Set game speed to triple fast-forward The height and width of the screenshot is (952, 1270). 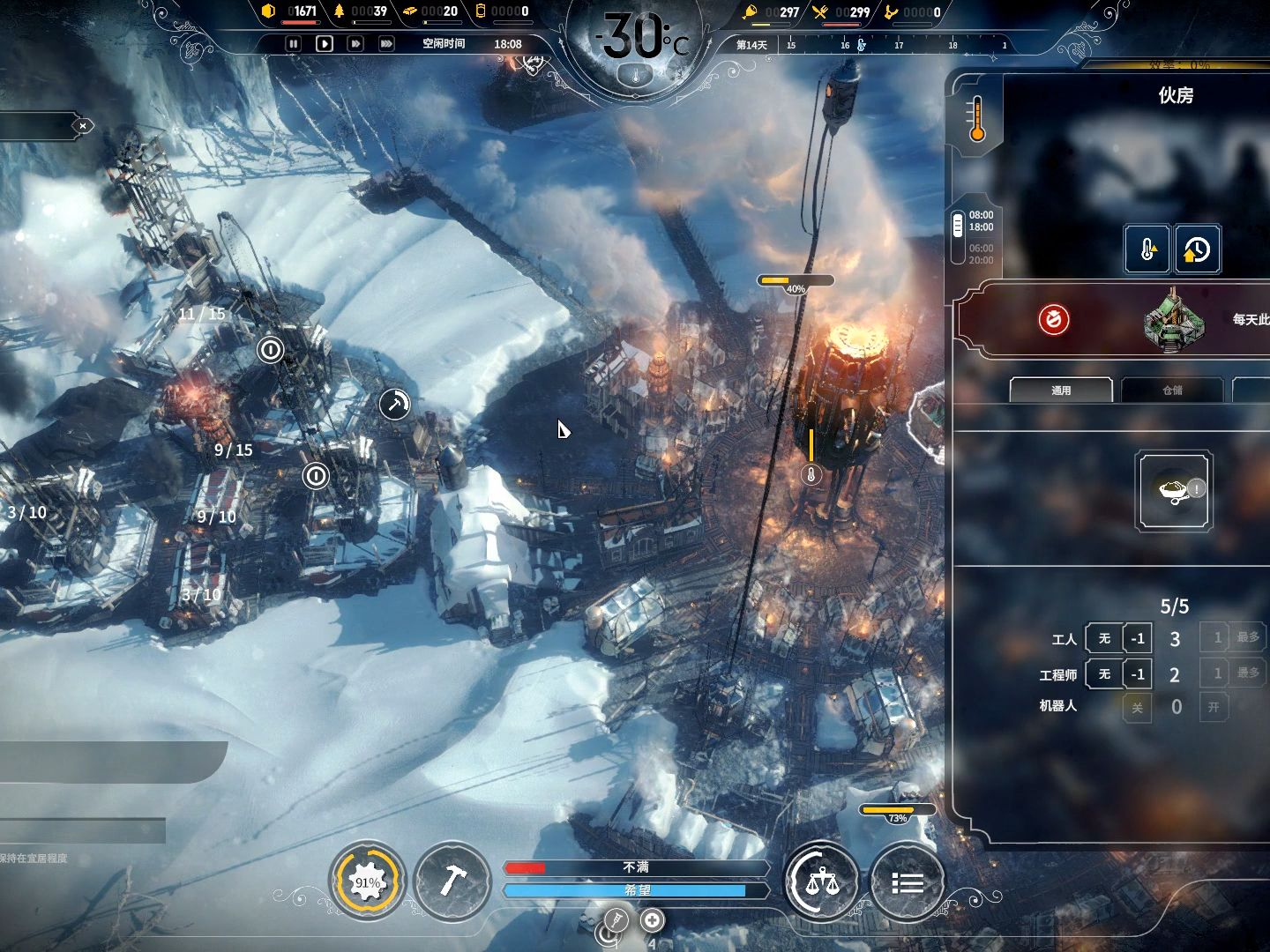(386, 43)
